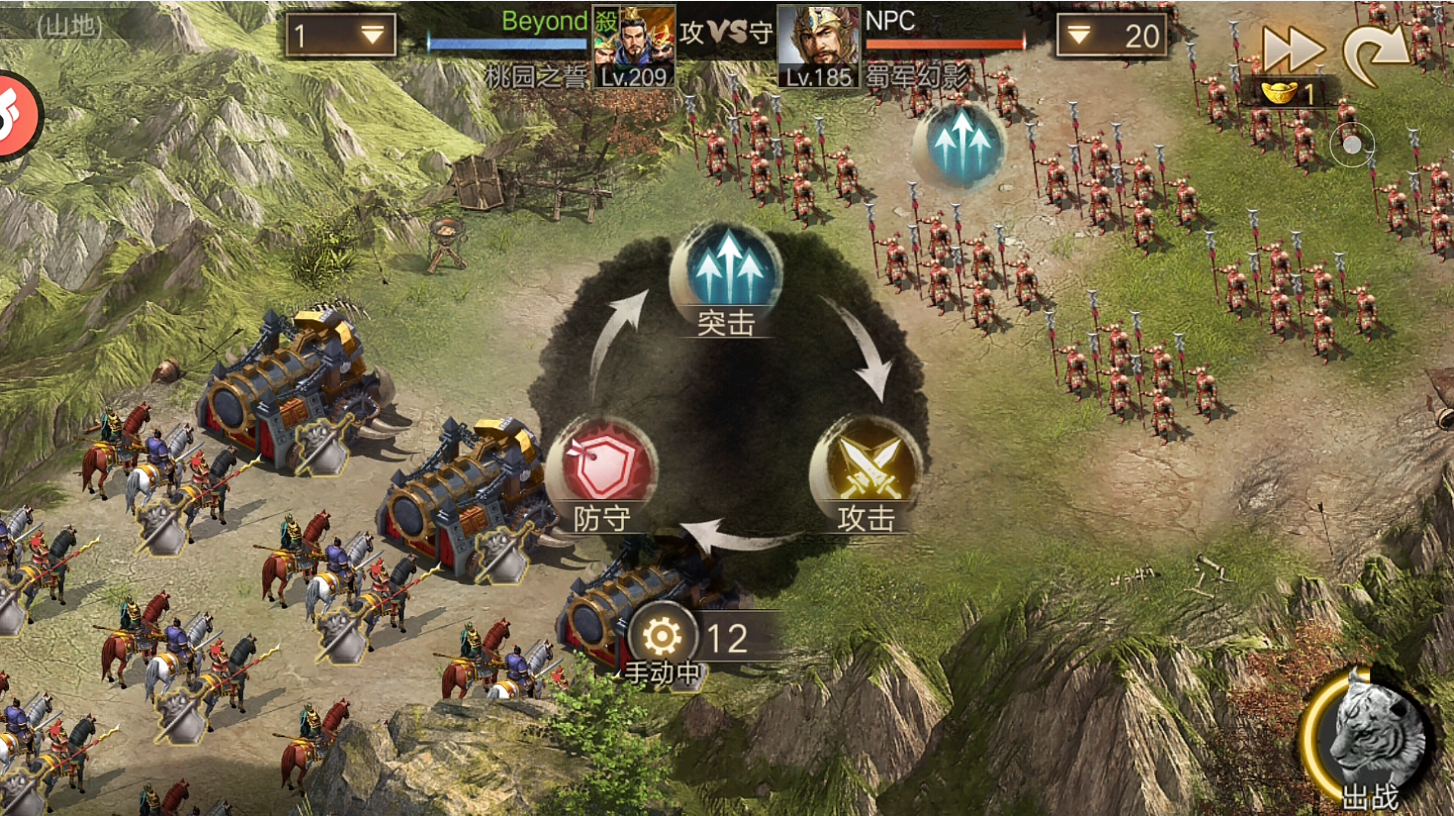Screen dimensions: 1454x816
Task: View Beyond's Lv.209 general portrait
Action: 634,46
